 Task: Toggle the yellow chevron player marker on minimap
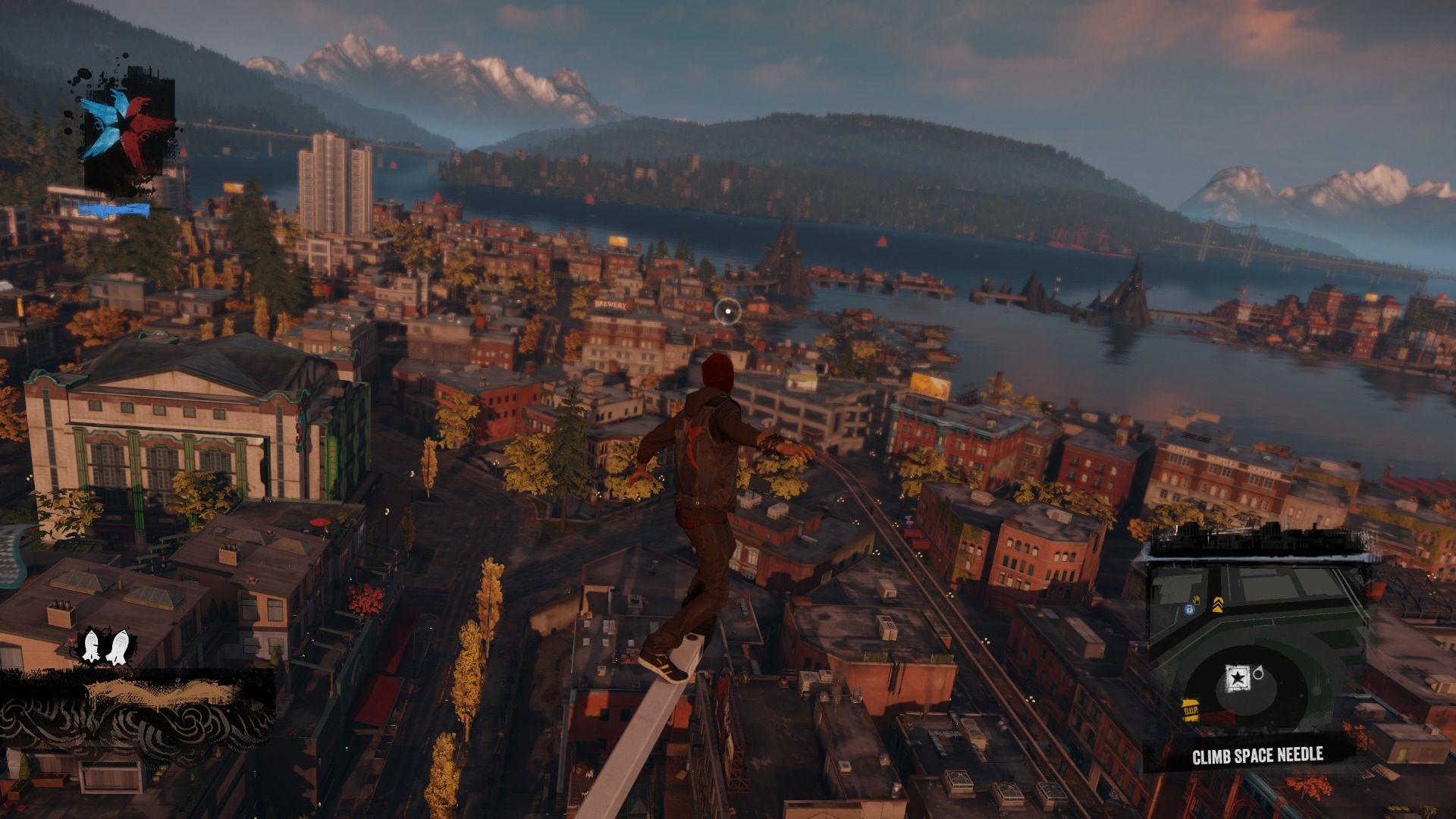point(1218,604)
